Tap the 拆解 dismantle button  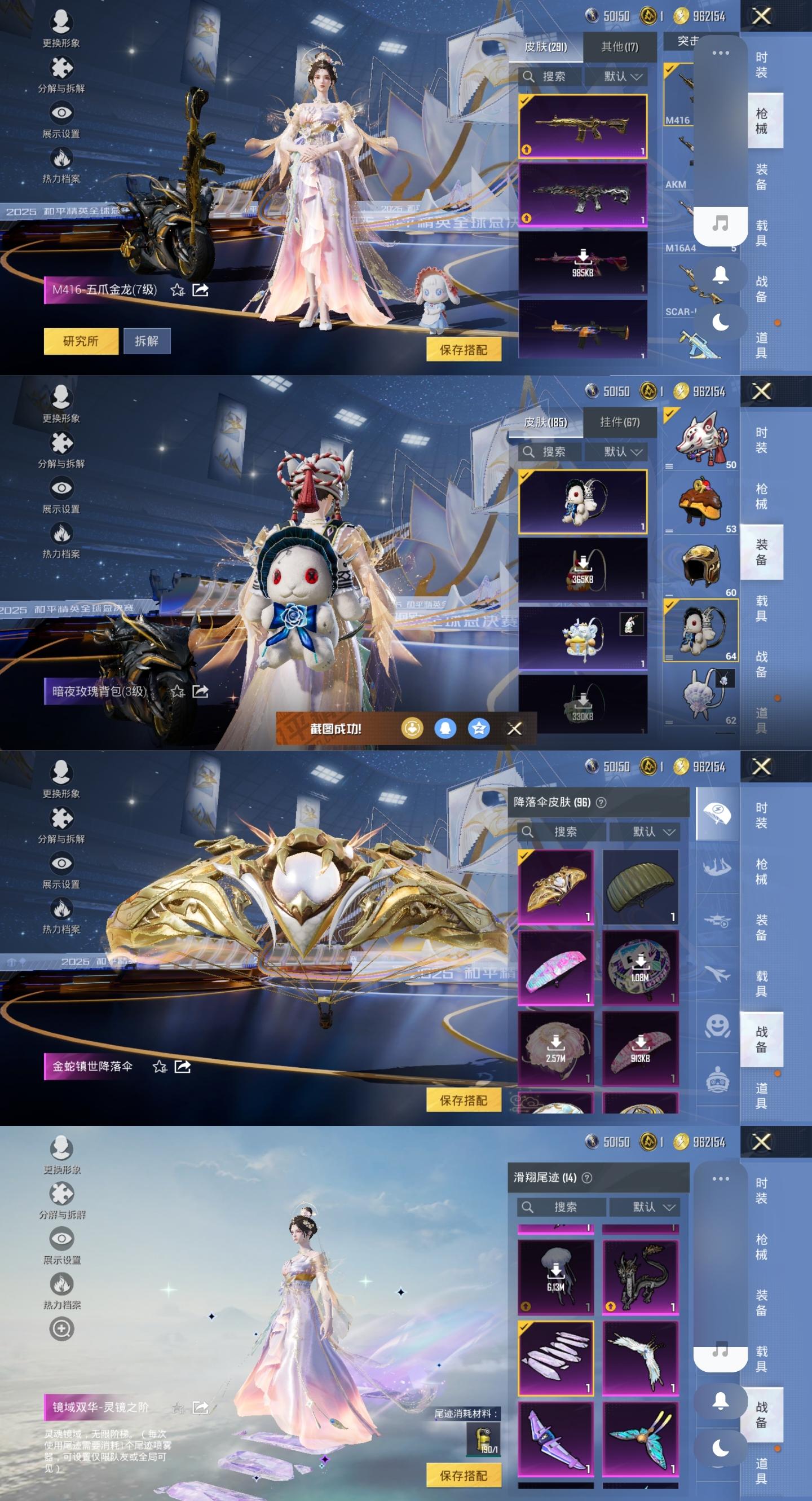click(x=147, y=341)
